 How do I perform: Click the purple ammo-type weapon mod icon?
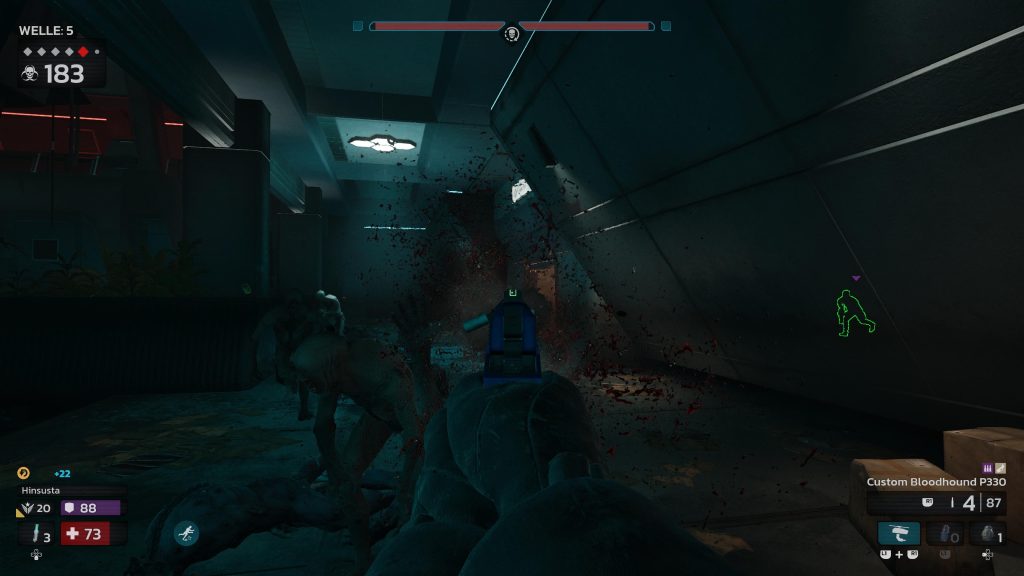[989, 468]
